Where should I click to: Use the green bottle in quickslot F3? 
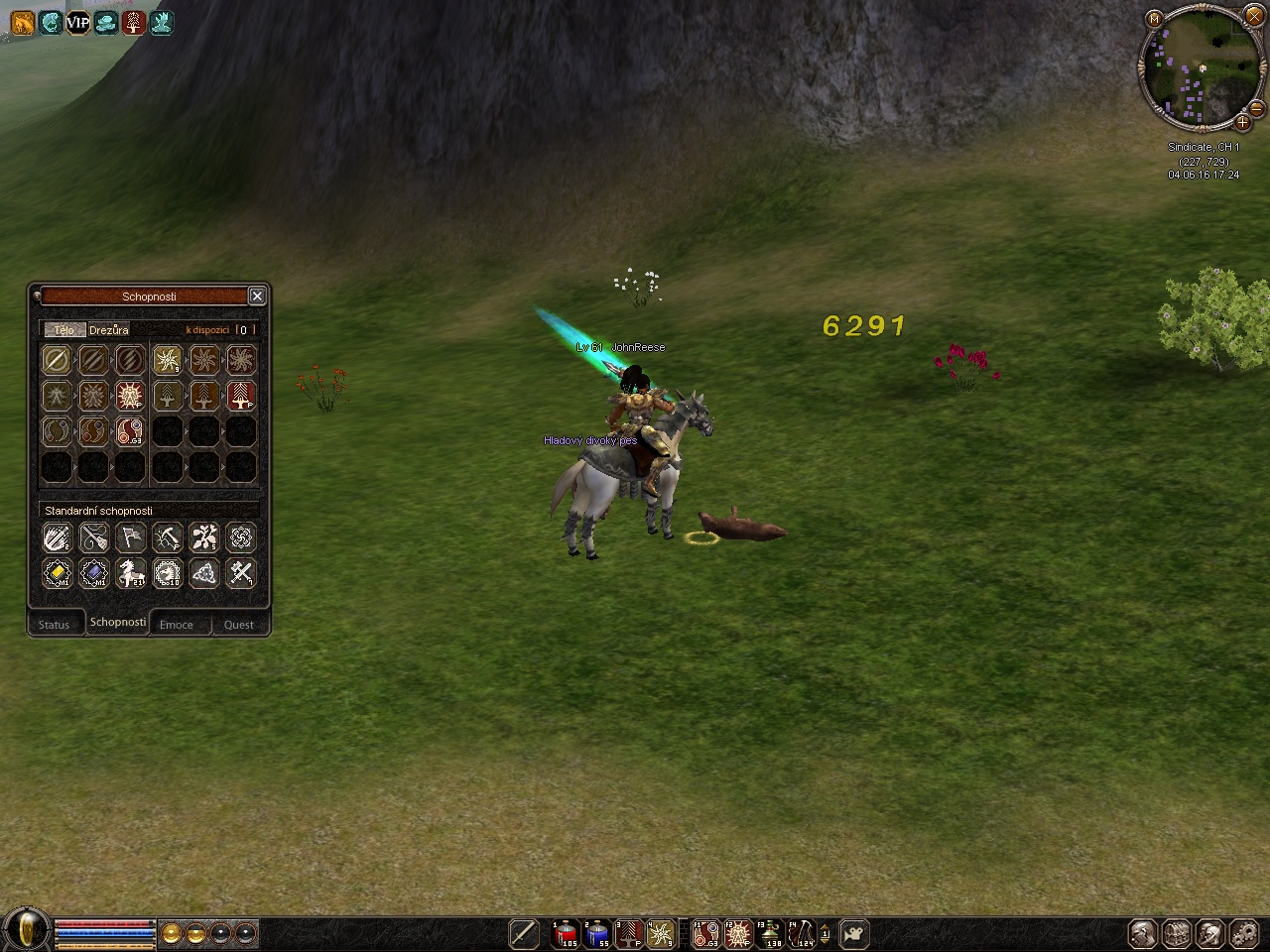coord(770,933)
